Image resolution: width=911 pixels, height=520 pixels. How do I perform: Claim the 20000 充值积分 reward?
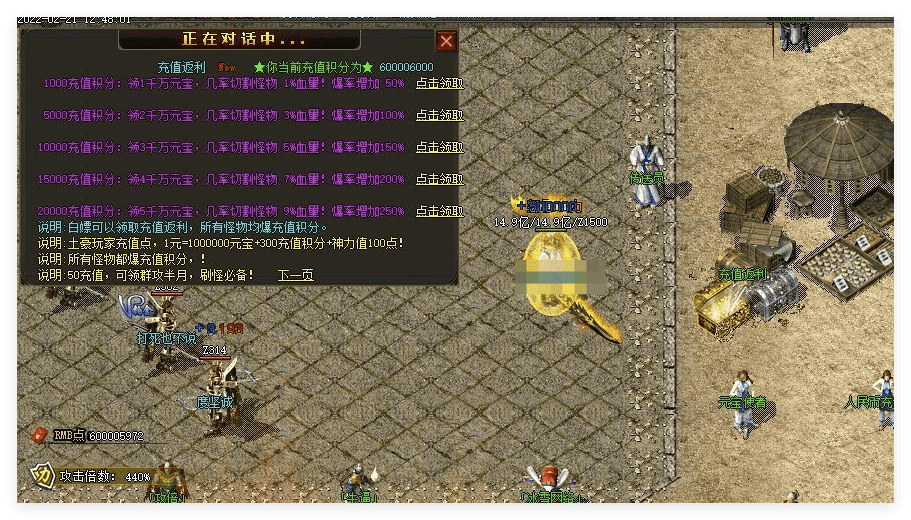439,211
